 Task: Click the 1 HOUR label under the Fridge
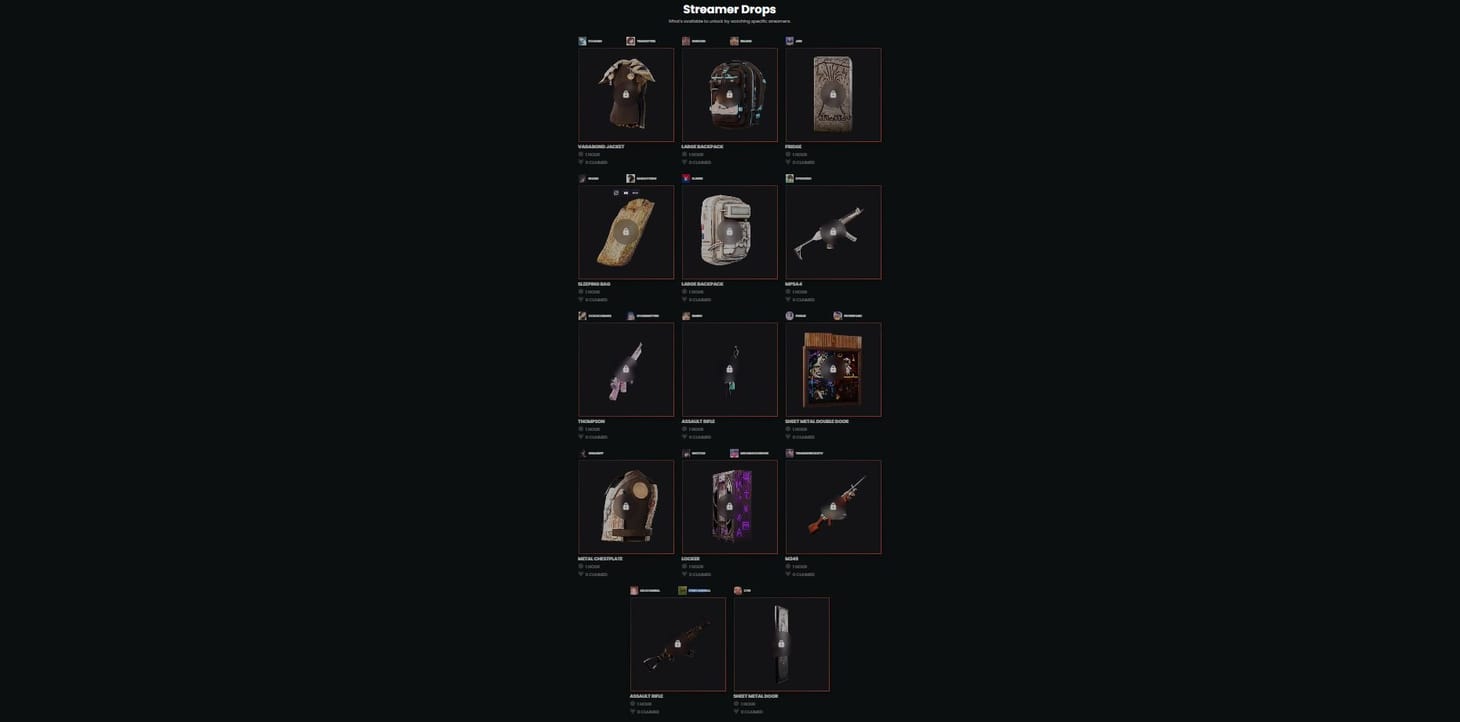pos(800,154)
